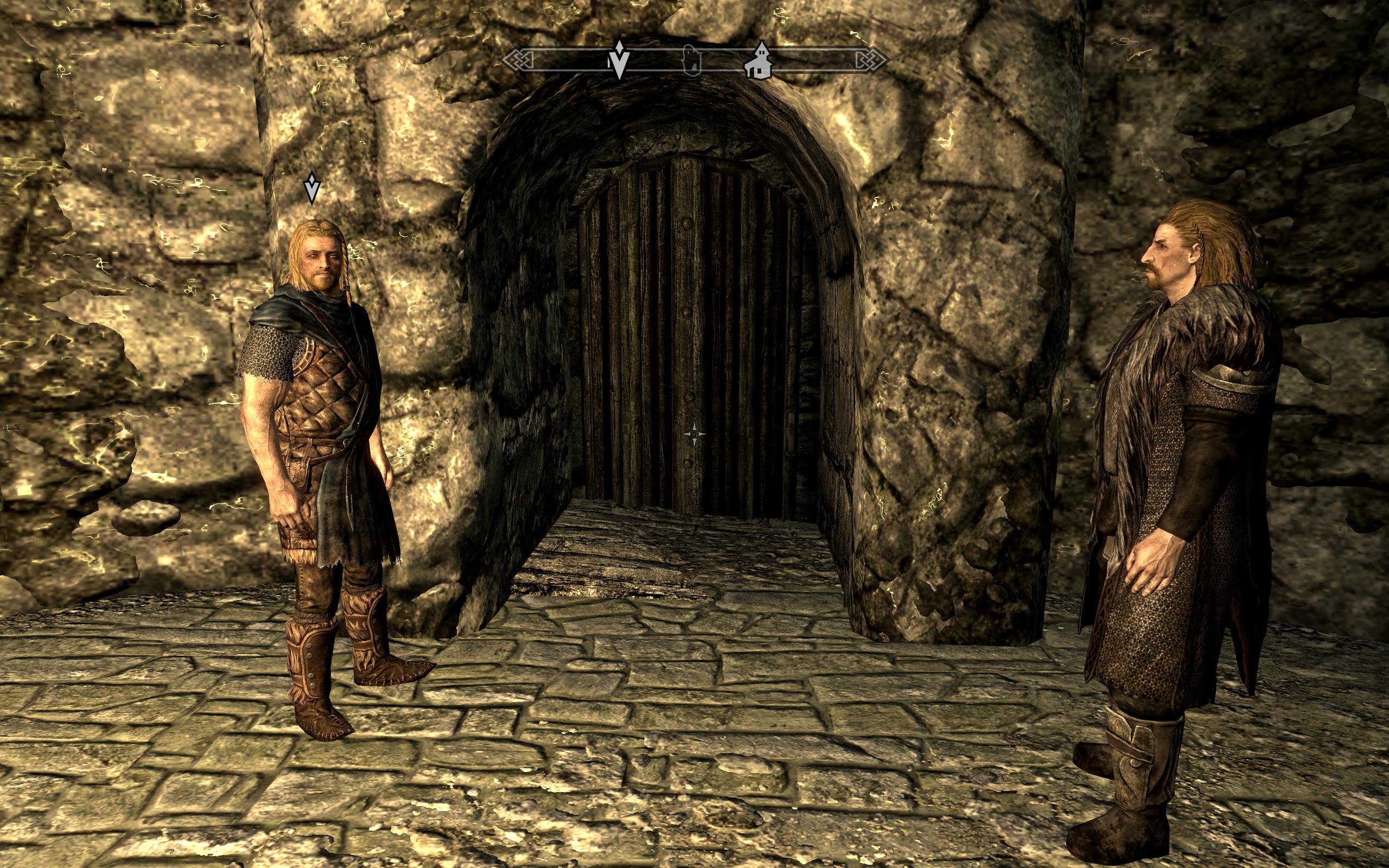The image size is (1389, 868).
Task: Select the floating quest marker above the NPC
Action: coord(311,188)
